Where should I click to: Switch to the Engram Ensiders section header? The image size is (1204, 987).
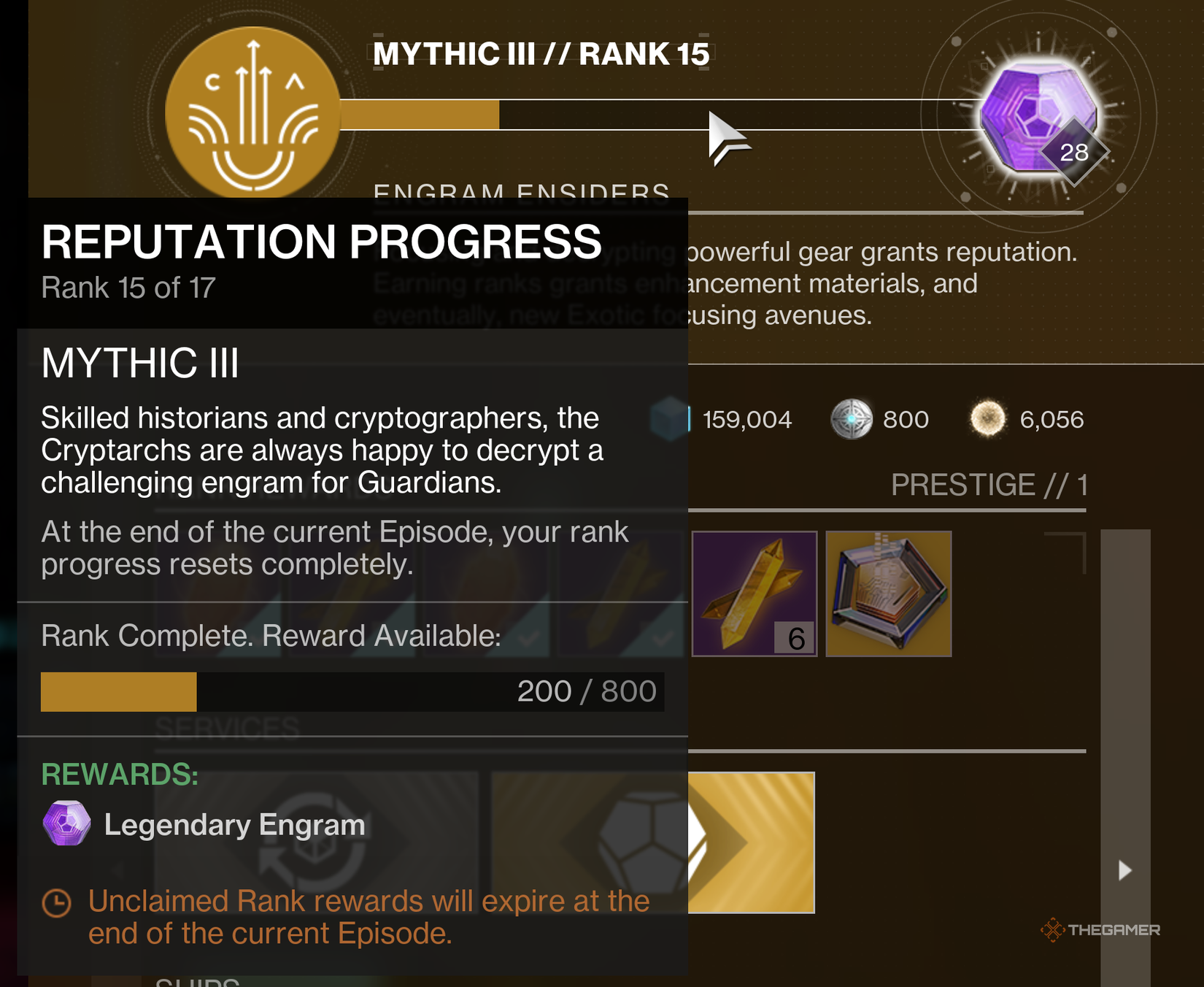coord(521,191)
